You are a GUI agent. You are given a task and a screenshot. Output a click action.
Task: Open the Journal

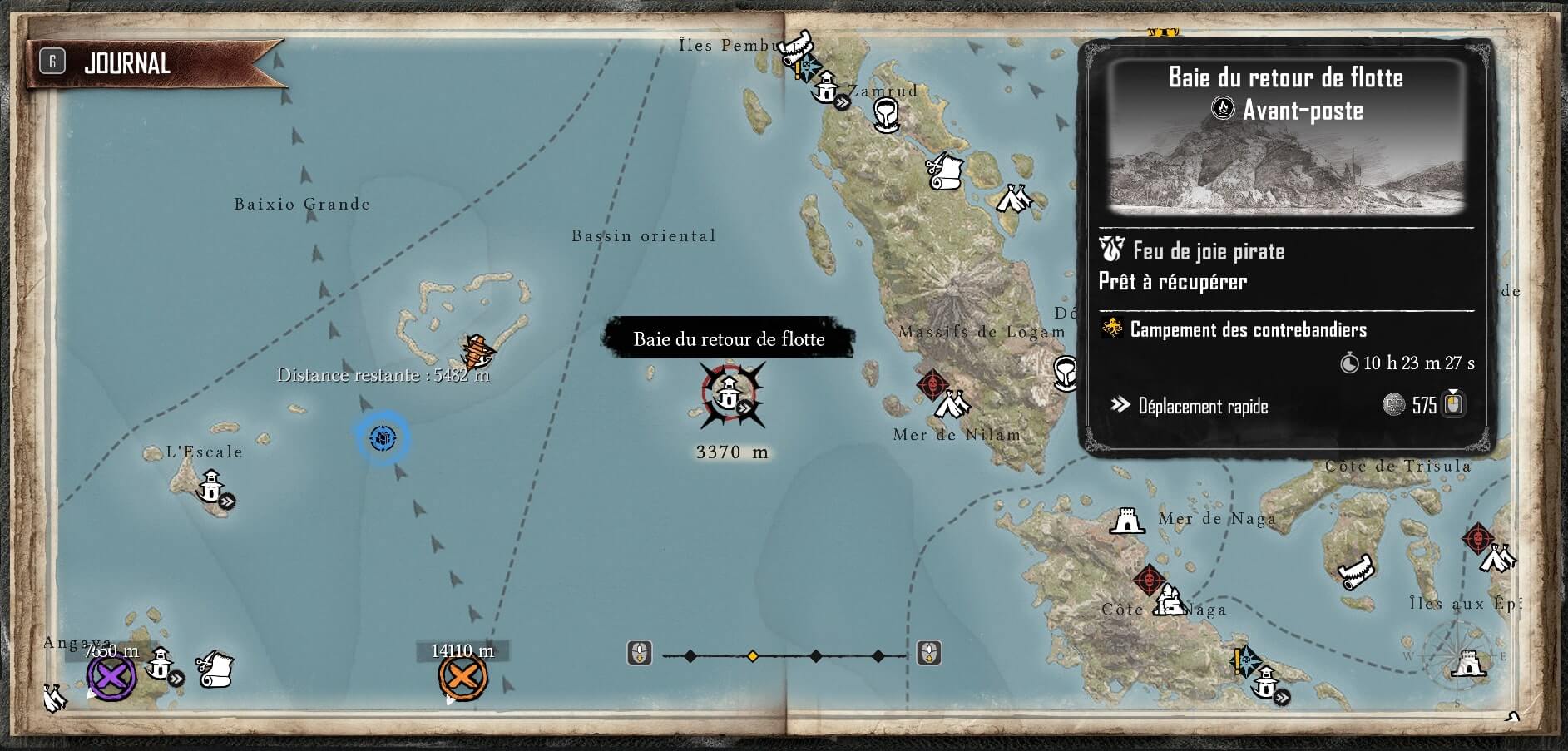click(125, 63)
